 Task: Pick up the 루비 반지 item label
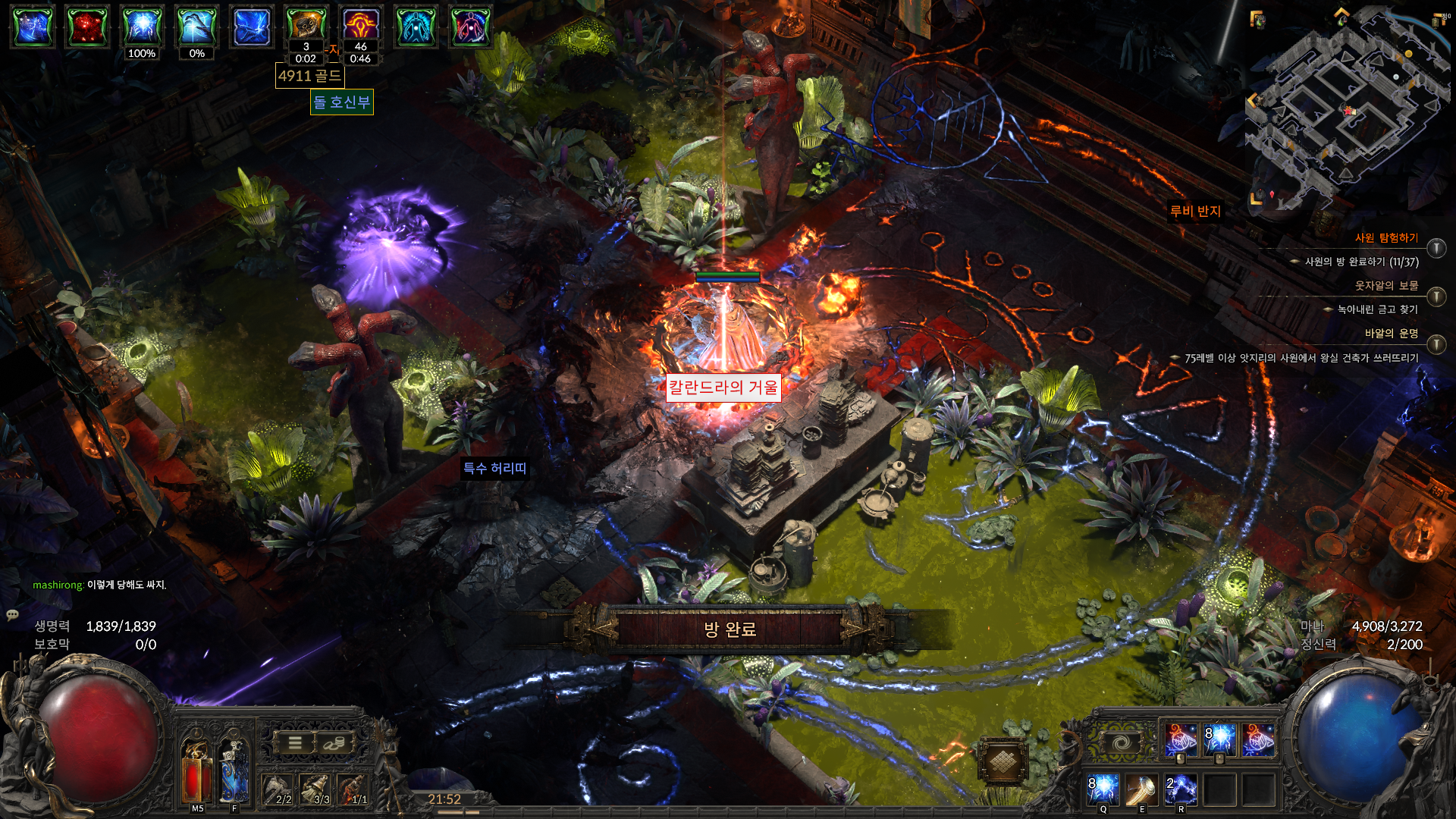(1195, 211)
